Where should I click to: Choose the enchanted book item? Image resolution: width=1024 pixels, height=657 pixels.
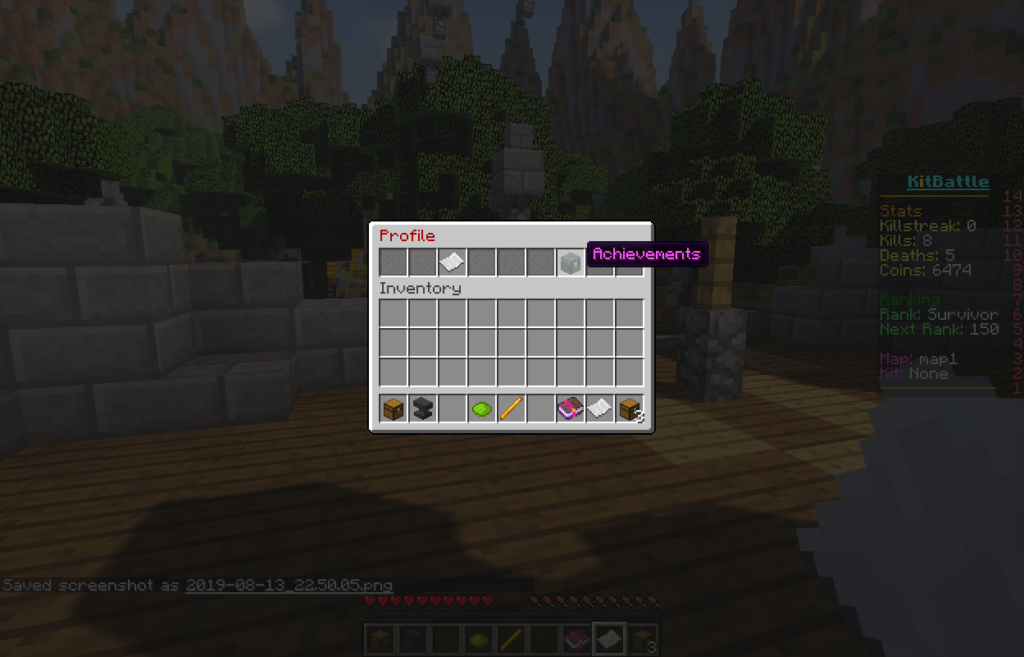pos(570,408)
